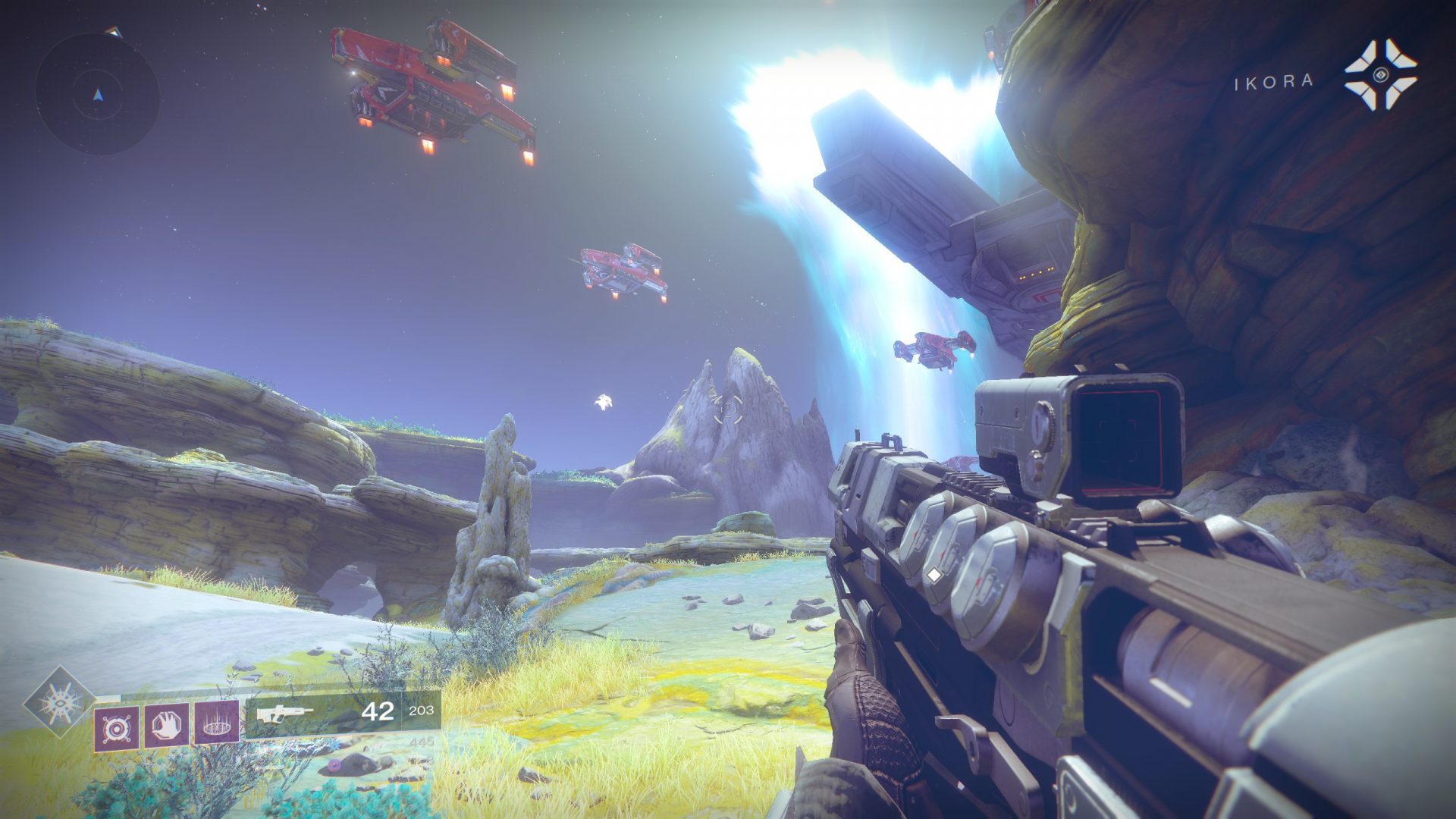1456x819 pixels.
Task: Use the vortex grenade ability icon
Action: point(117,728)
